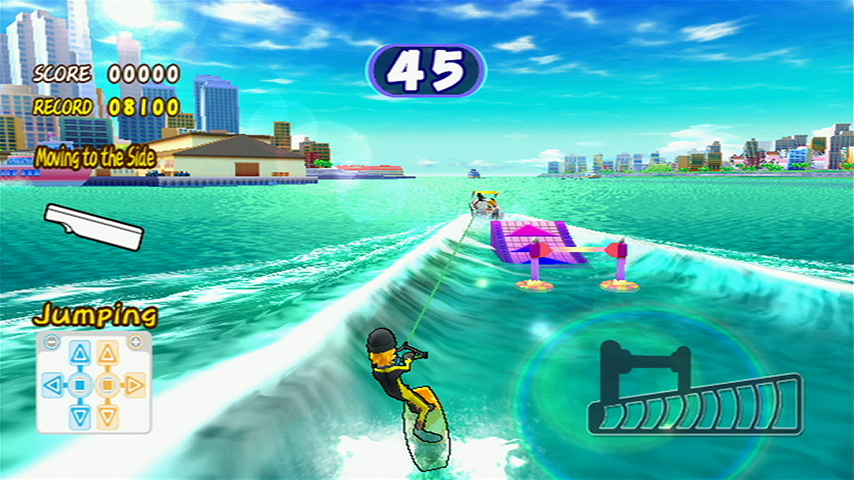Viewport: 854px width, 480px height.
Task: Click the orange right arrow on Jumping panel
Action: point(134,383)
